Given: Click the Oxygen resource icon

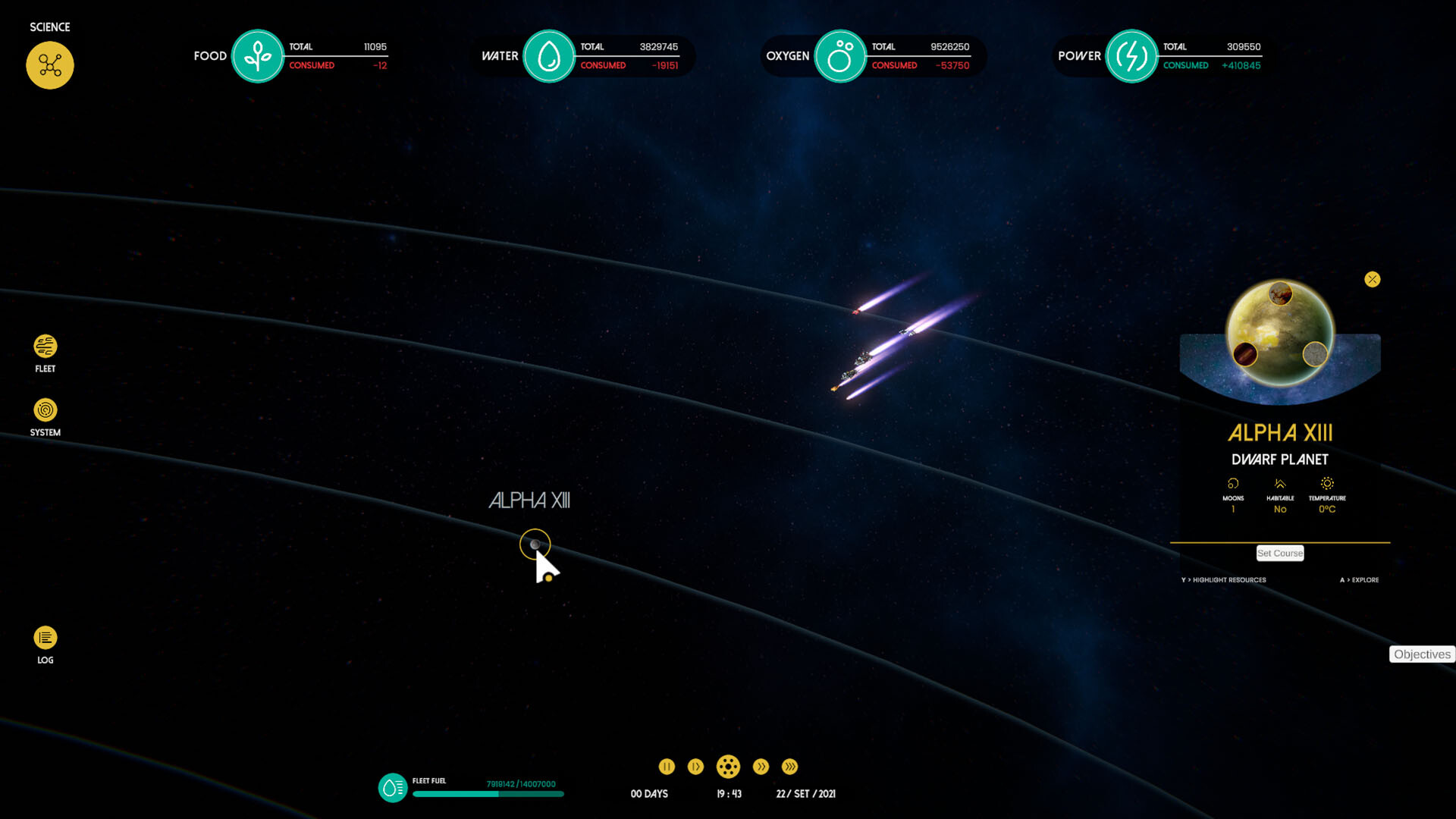Looking at the screenshot, I should [840, 56].
